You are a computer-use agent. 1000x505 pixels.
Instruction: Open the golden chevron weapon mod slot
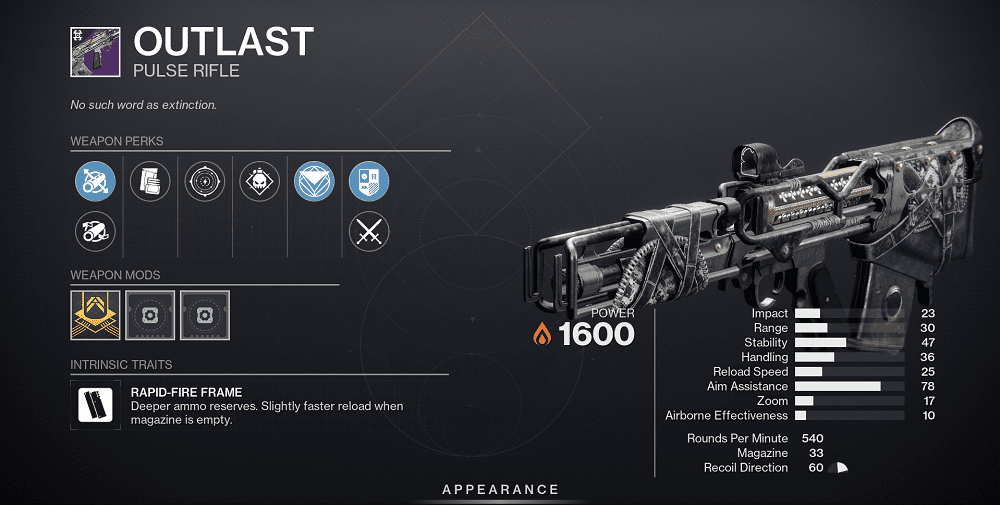[96, 315]
